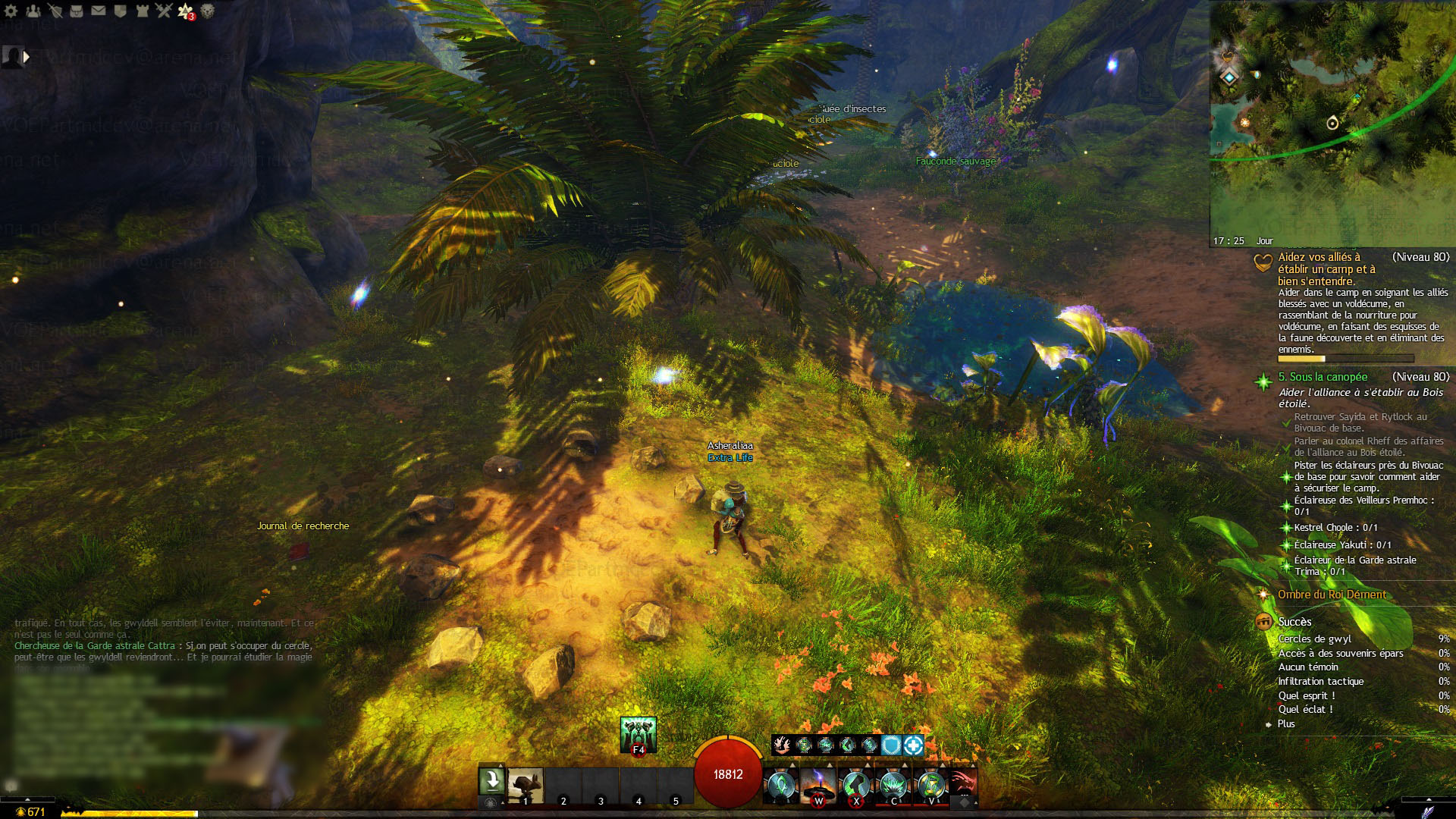Activate the green hourglass skill on V
Viewport: 1456px width, 819px height.
click(x=931, y=785)
